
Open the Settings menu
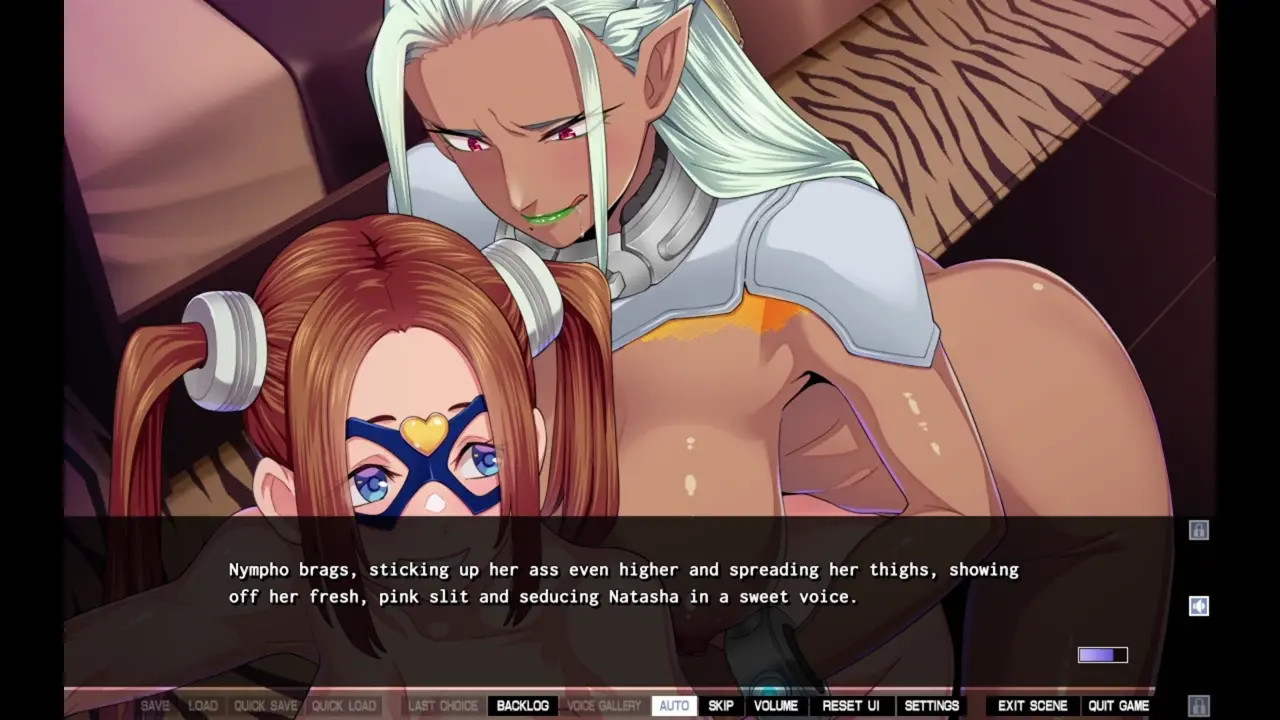click(931, 706)
